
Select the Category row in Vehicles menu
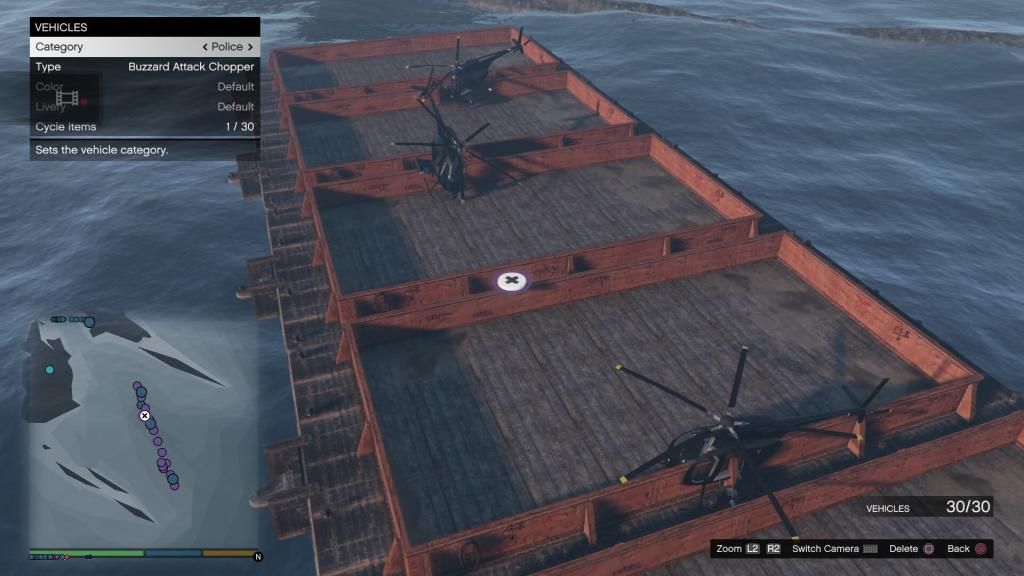coord(144,47)
